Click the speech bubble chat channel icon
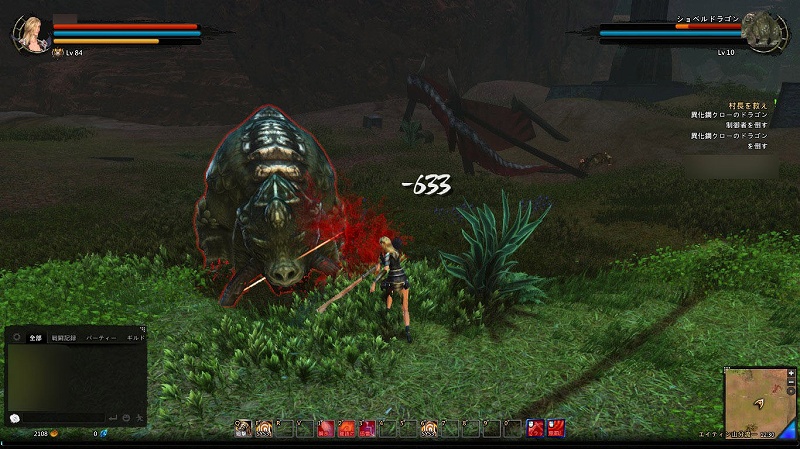This screenshot has width=800, height=449. click(15, 416)
